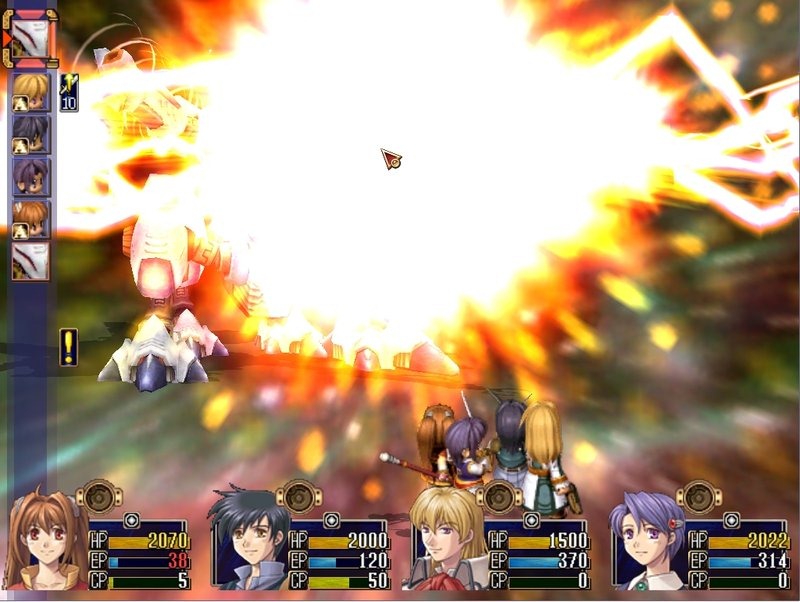The height and width of the screenshot is (602, 800).
Task: Click the sword turn bonus icon marked 10
Action: 69,91
